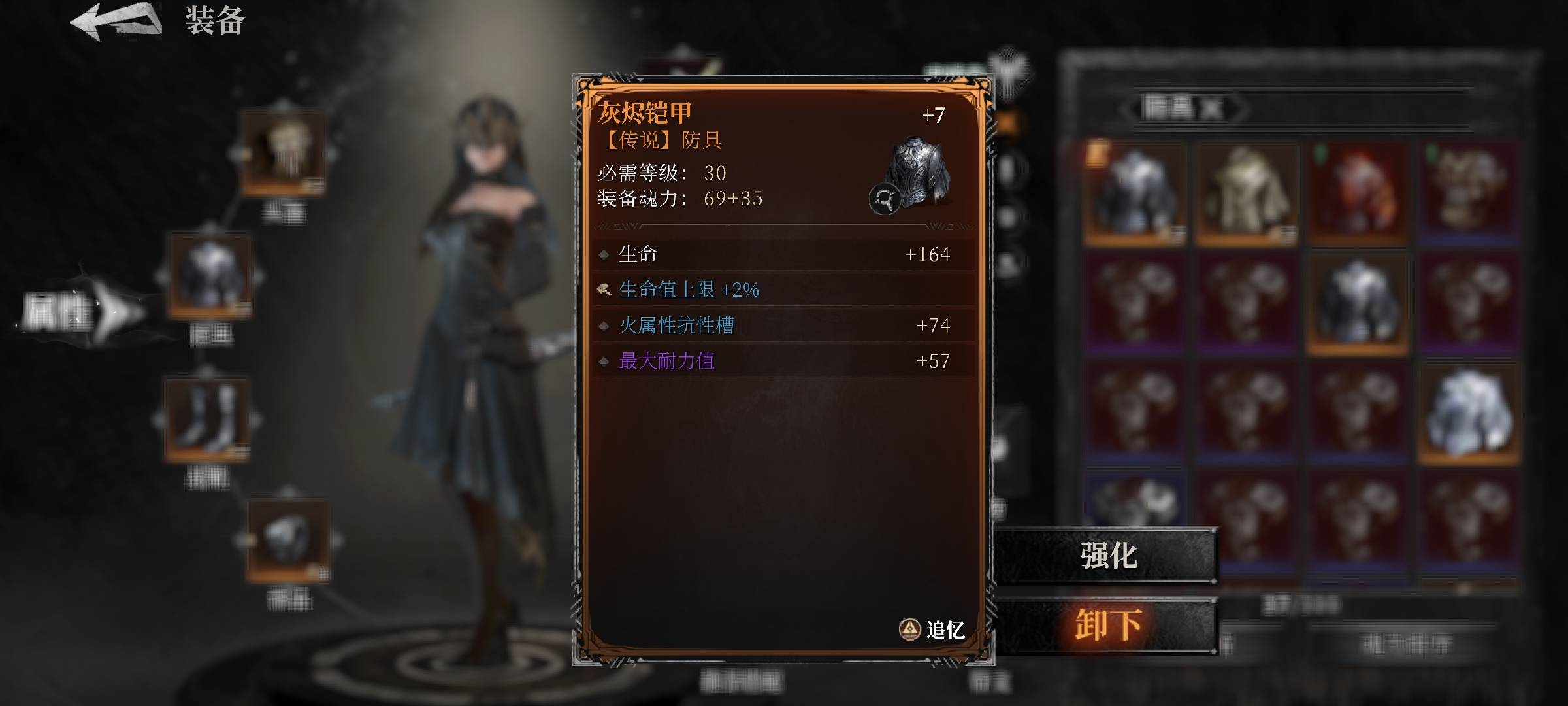Screen dimensions: 1568x706
Task: Choose the red flame armor in inventory
Action: click(1358, 193)
